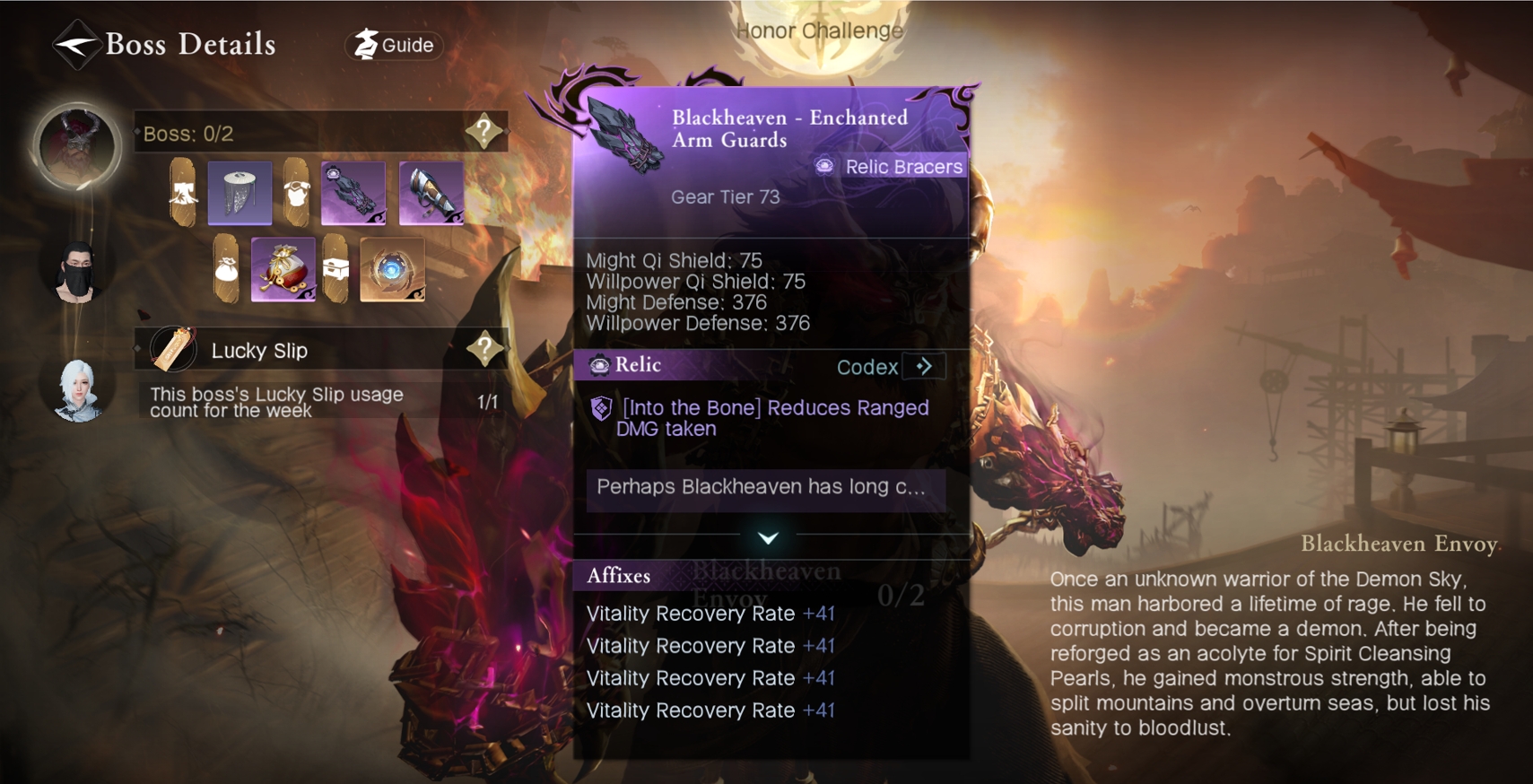View the red coin pouch reward
Viewport: 1533px width, 784px height.
click(x=283, y=269)
